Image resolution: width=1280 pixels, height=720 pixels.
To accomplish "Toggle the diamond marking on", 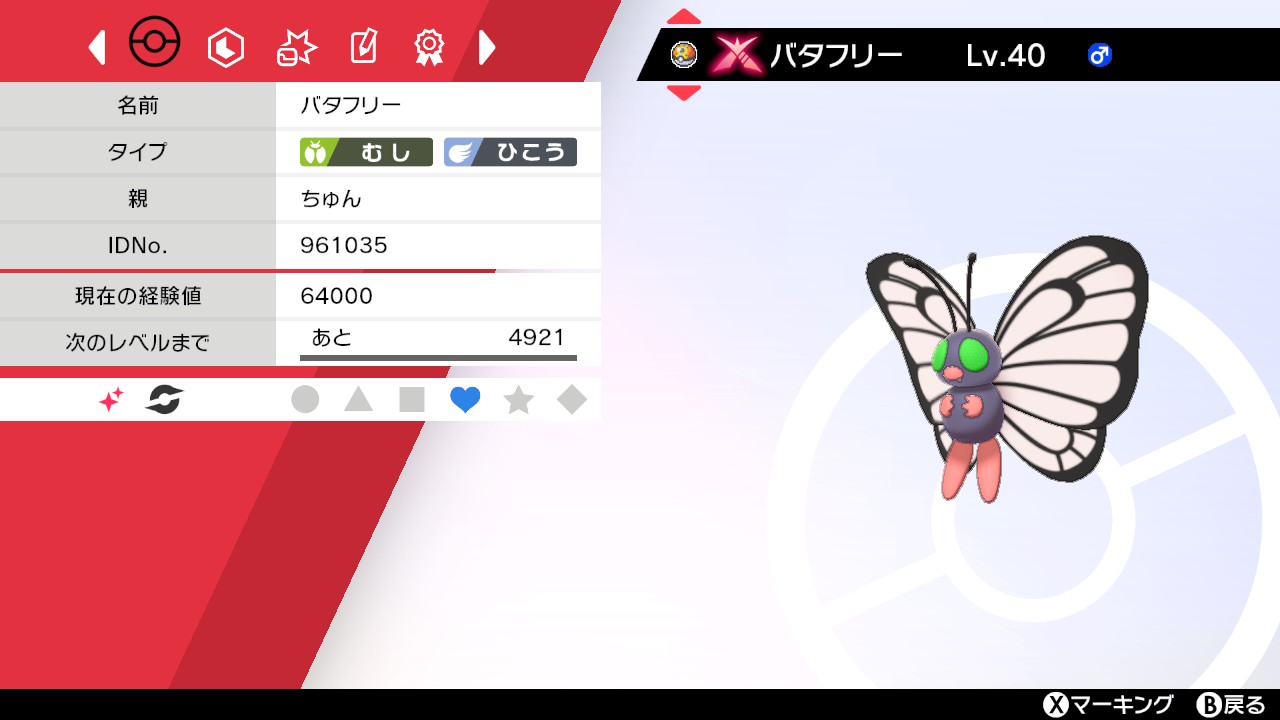I will coord(571,399).
